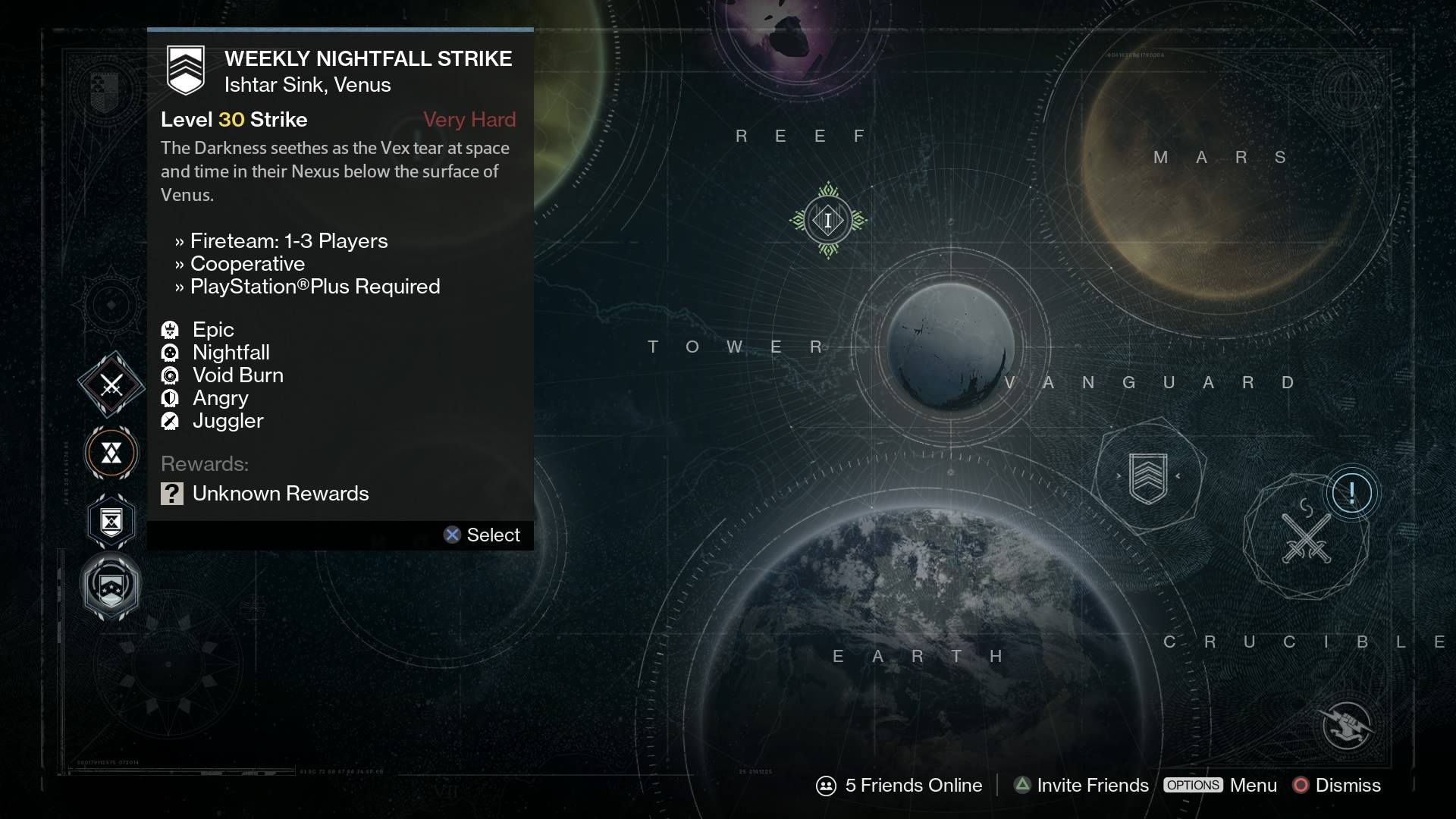Click the Void Burn modifier icon
This screenshot has width=1456, height=819.
[x=171, y=375]
